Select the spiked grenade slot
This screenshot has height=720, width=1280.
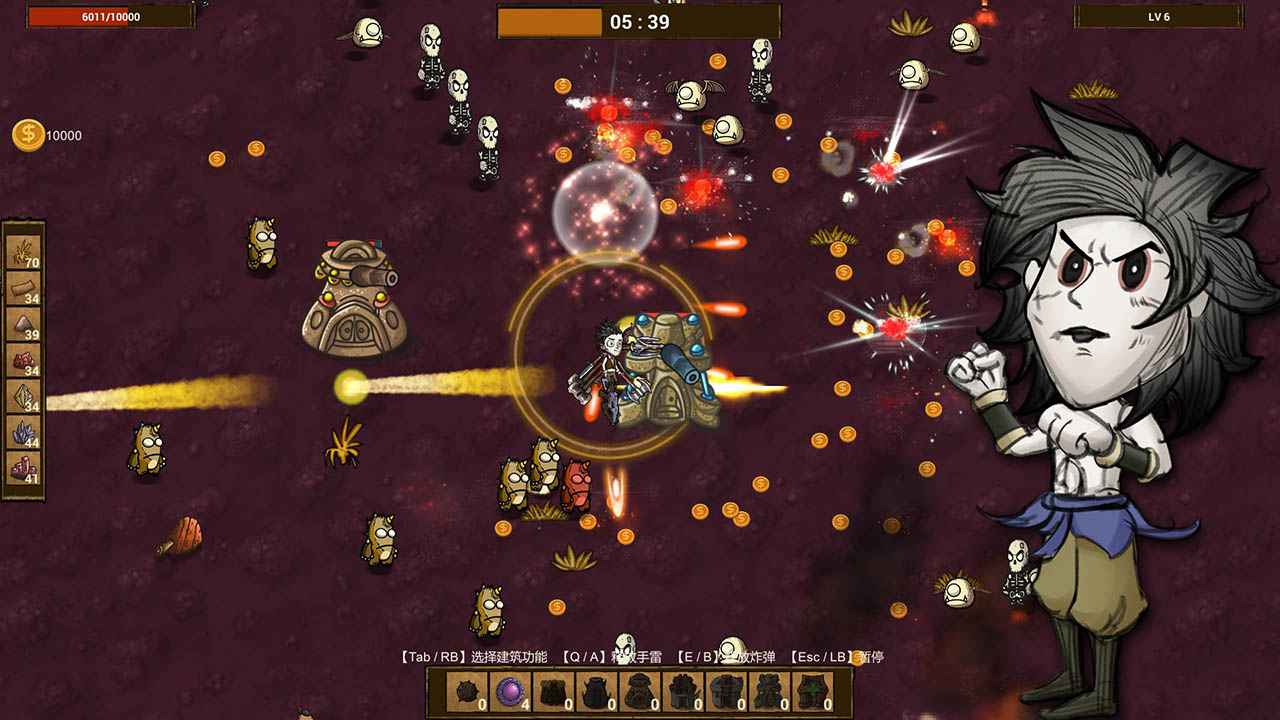tap(466, 692)
